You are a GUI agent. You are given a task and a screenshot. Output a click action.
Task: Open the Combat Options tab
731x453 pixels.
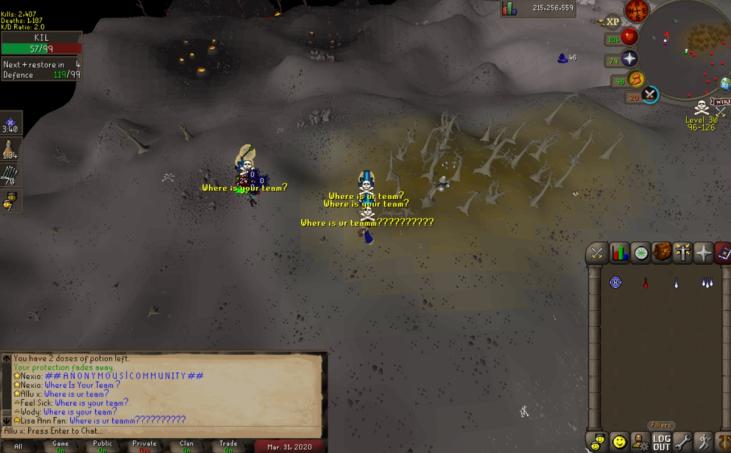click(597, 252)
